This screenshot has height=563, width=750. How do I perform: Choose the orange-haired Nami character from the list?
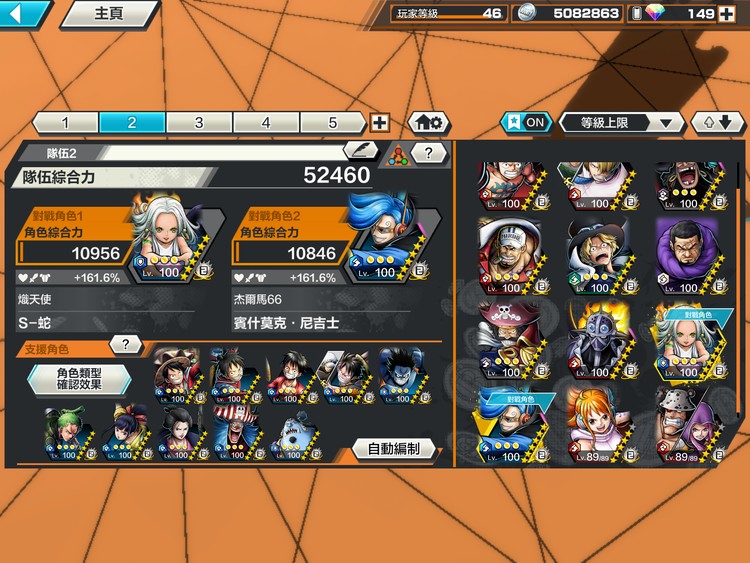tap(599, 423)
